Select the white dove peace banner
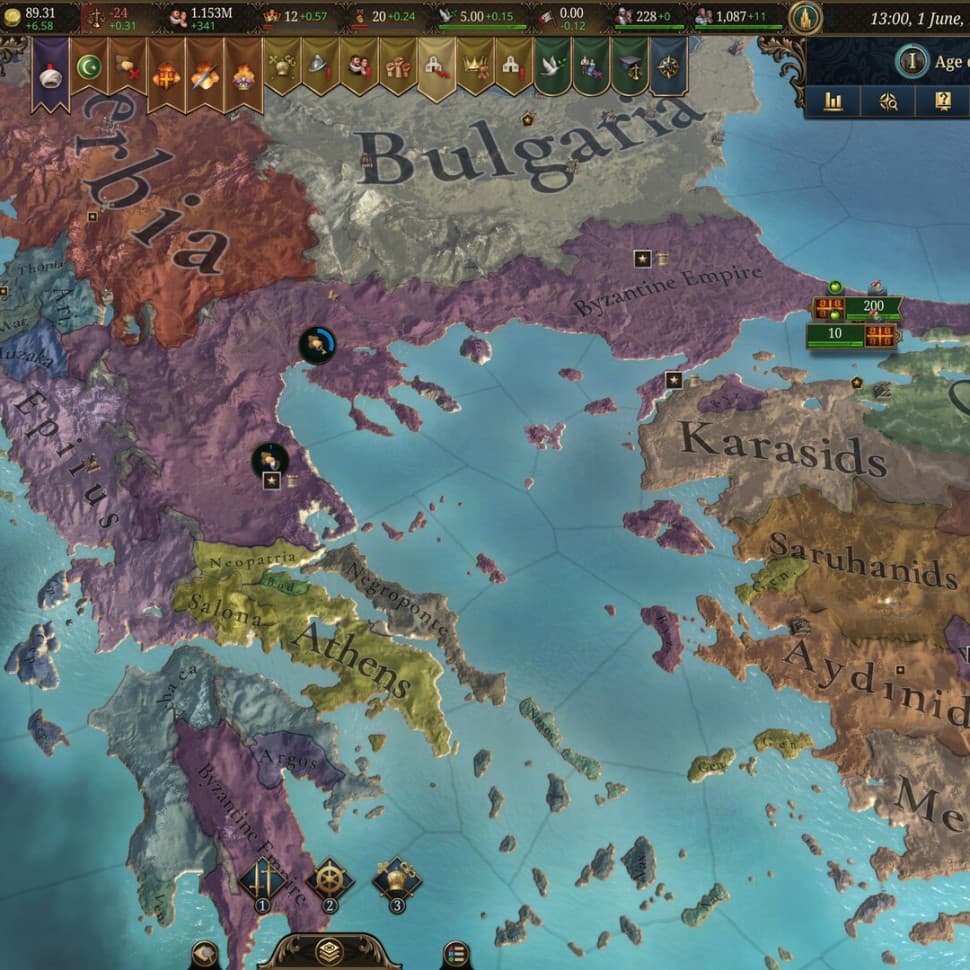Image resolution: width=970 pixels, height=970 pixels. (x=551, y=68)
